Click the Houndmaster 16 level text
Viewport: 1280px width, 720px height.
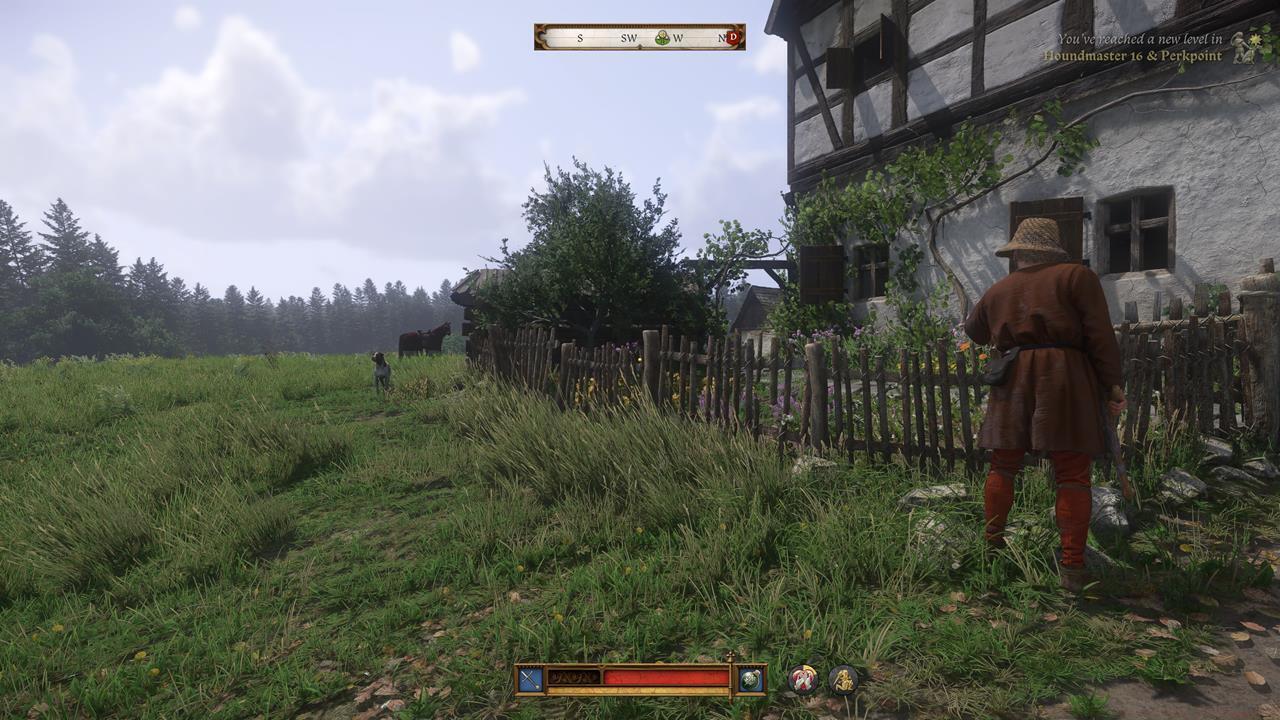pyautogui.click(x=1093, y=56)
